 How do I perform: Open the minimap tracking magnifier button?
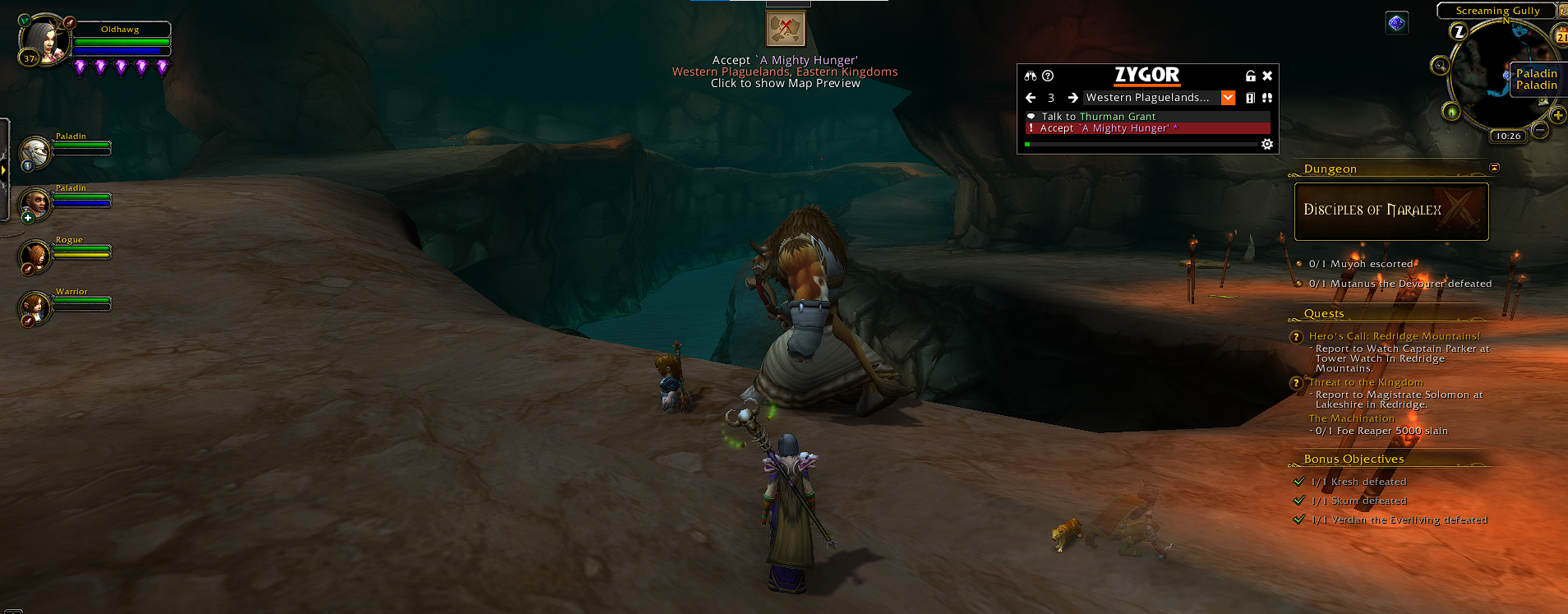[1440, 66]
